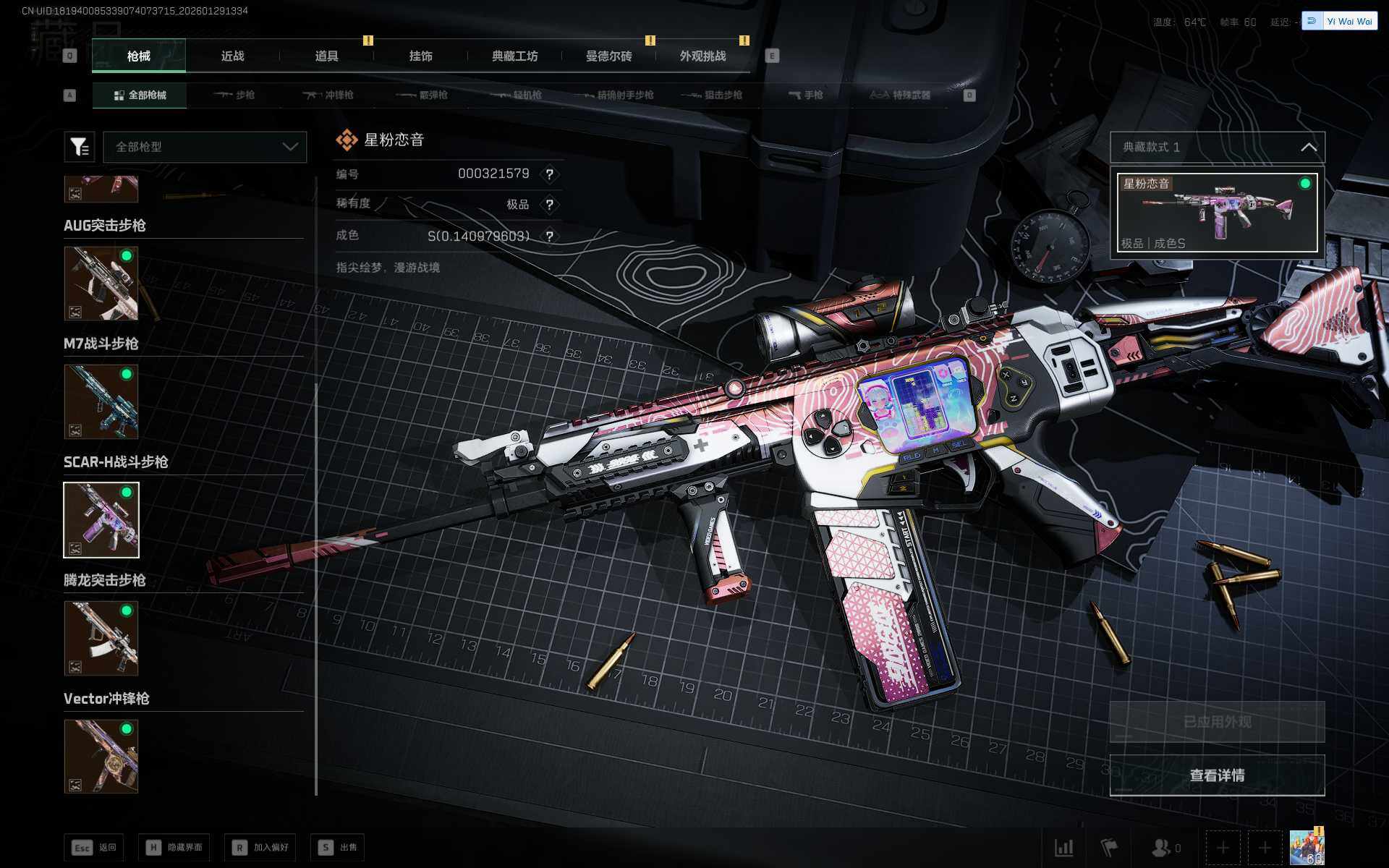The height and width of the screenshot is (868, 1389).
Task: Go to the 曼德尔砖 tab
Action: pos(608,56)
